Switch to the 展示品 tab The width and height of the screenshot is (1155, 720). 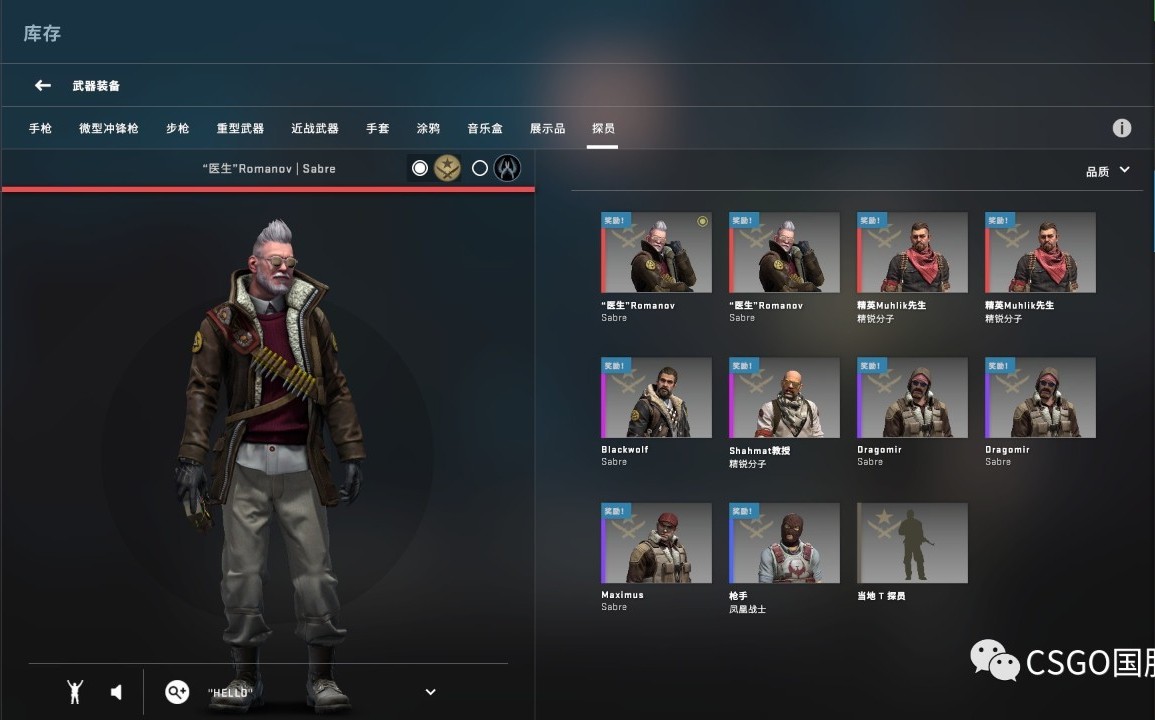tap(547, 129)
